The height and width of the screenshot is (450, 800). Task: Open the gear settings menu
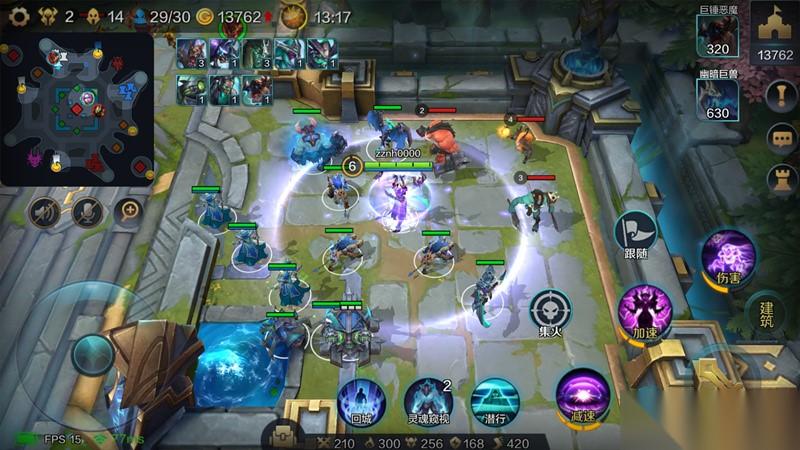point(14,16)
